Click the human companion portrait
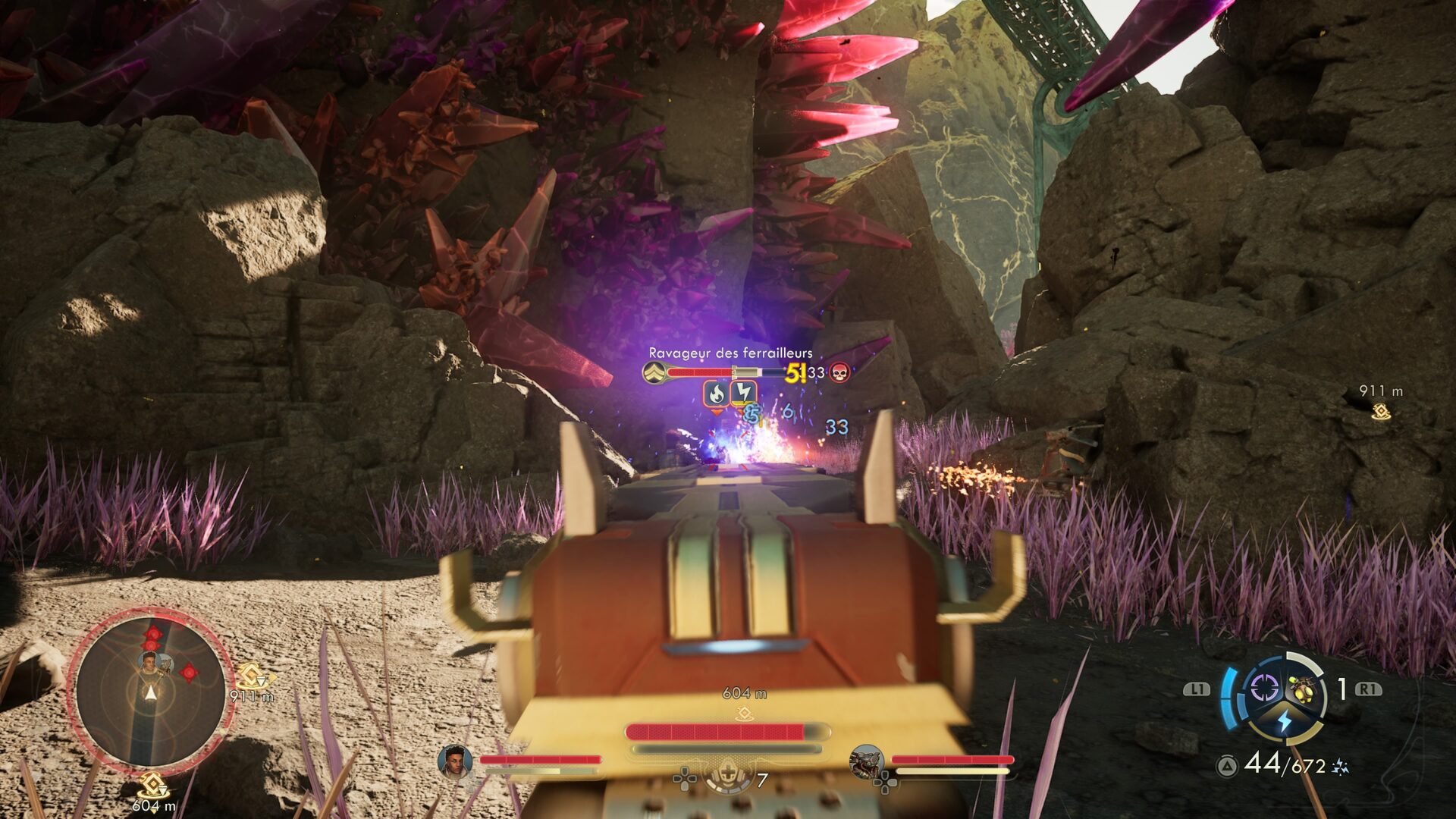Screen dimensions: 1456x819 (454, 761)
